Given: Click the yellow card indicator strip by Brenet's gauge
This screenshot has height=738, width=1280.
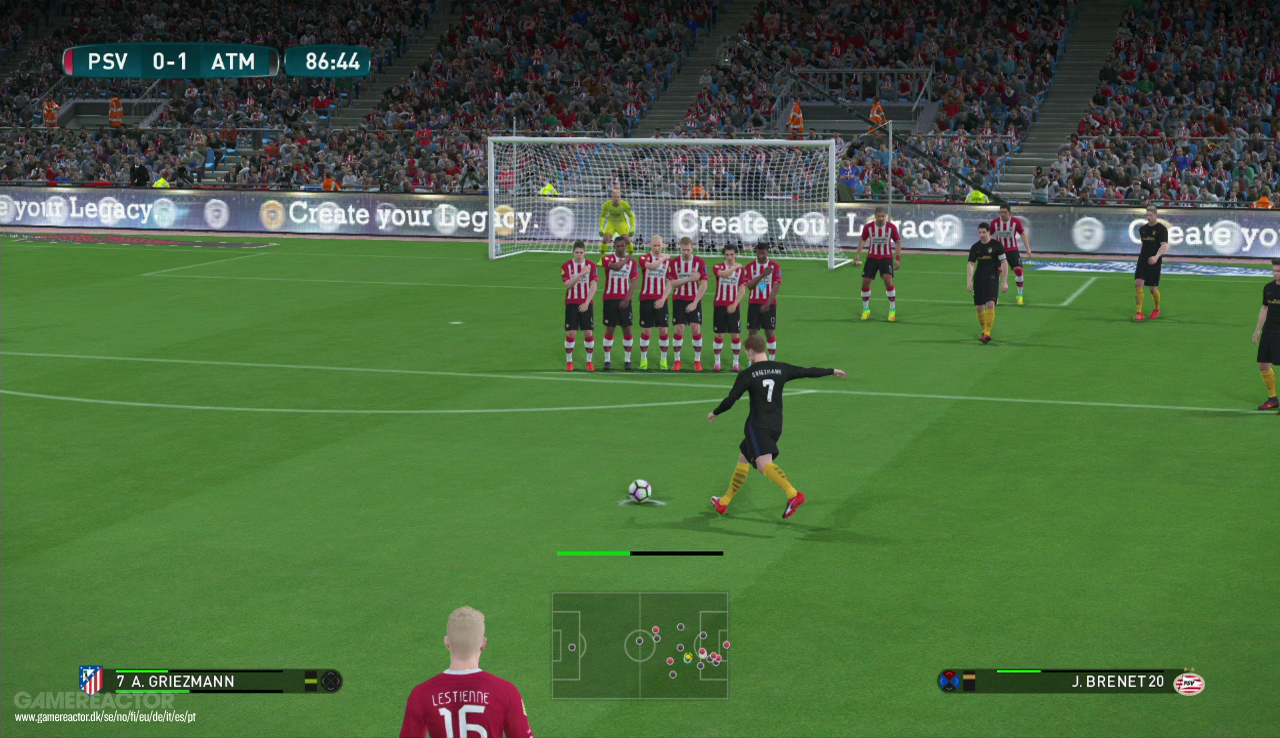Looking at the screenshot, I should 969,681.
